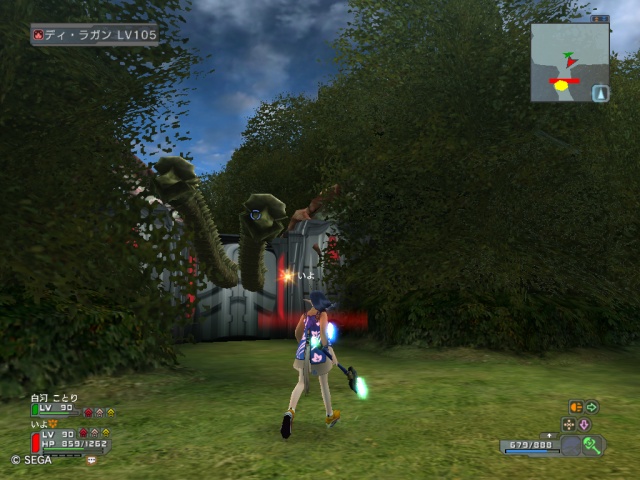
Task: Click the pink down-arrow palette icon
Action: pyautogui.click(x=584, y=424)
